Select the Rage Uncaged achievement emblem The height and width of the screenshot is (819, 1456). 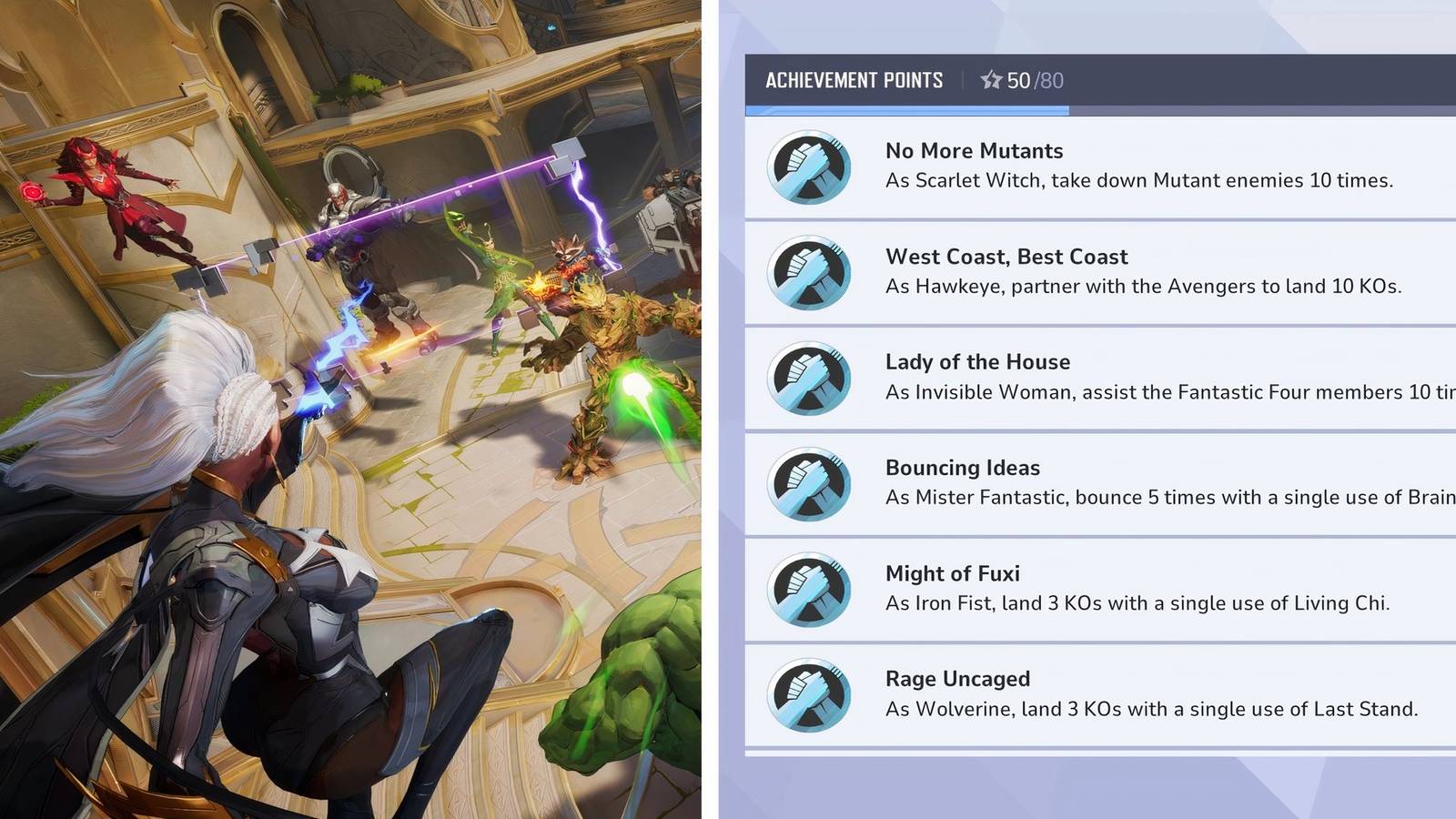click(808, 695)
